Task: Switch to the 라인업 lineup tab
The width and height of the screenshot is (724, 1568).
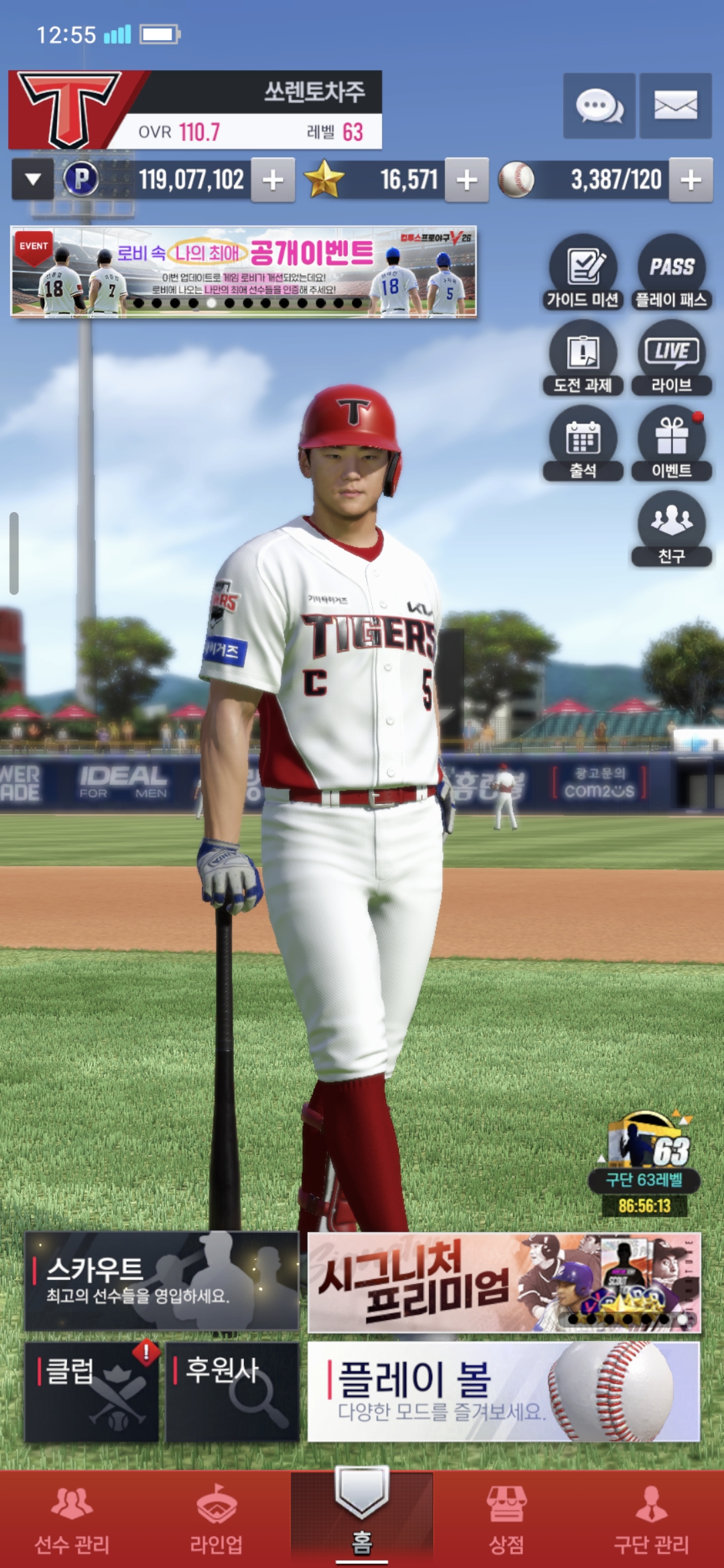Action: coord(217,1519)
